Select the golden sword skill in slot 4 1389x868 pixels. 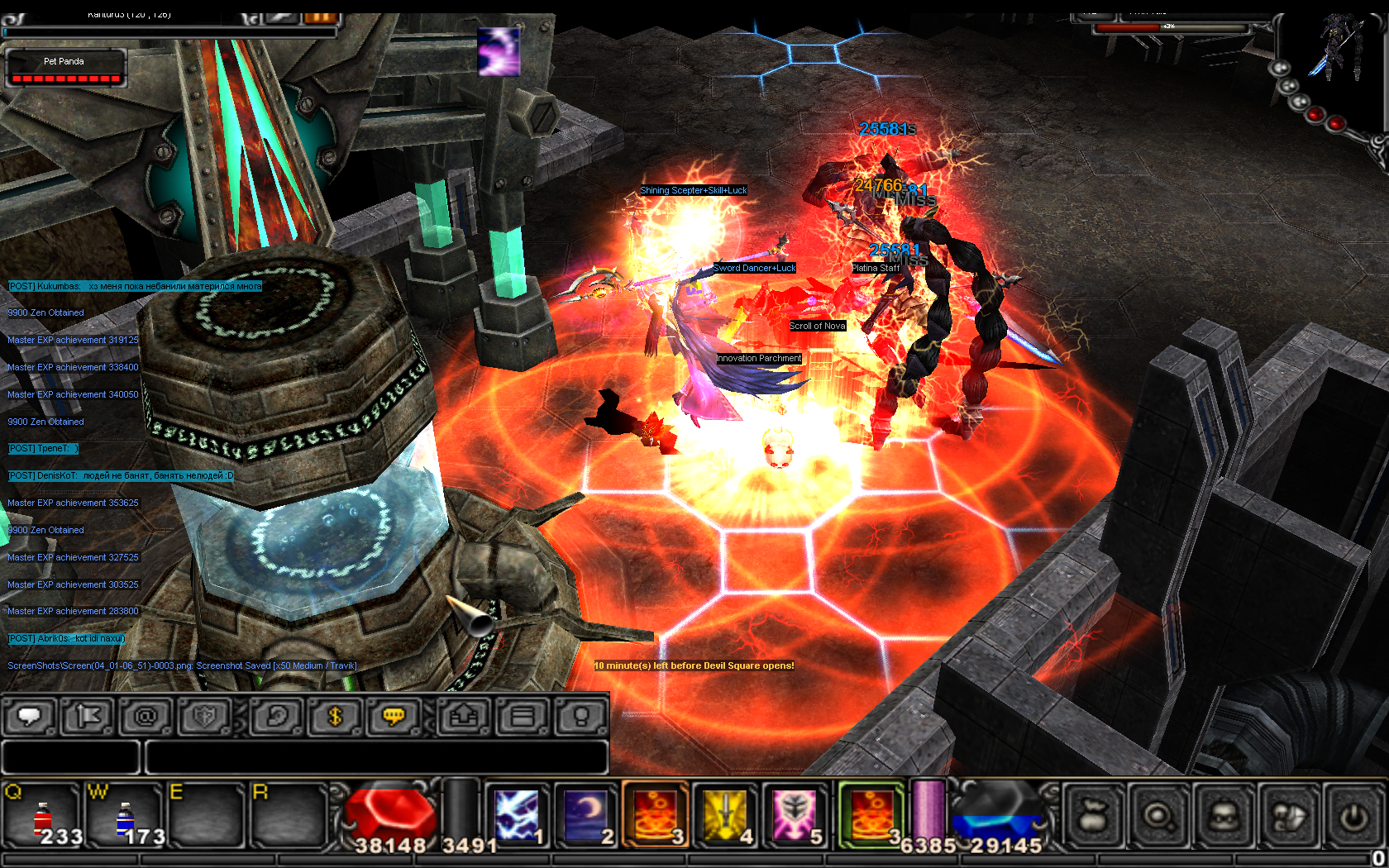click(725, 816)
